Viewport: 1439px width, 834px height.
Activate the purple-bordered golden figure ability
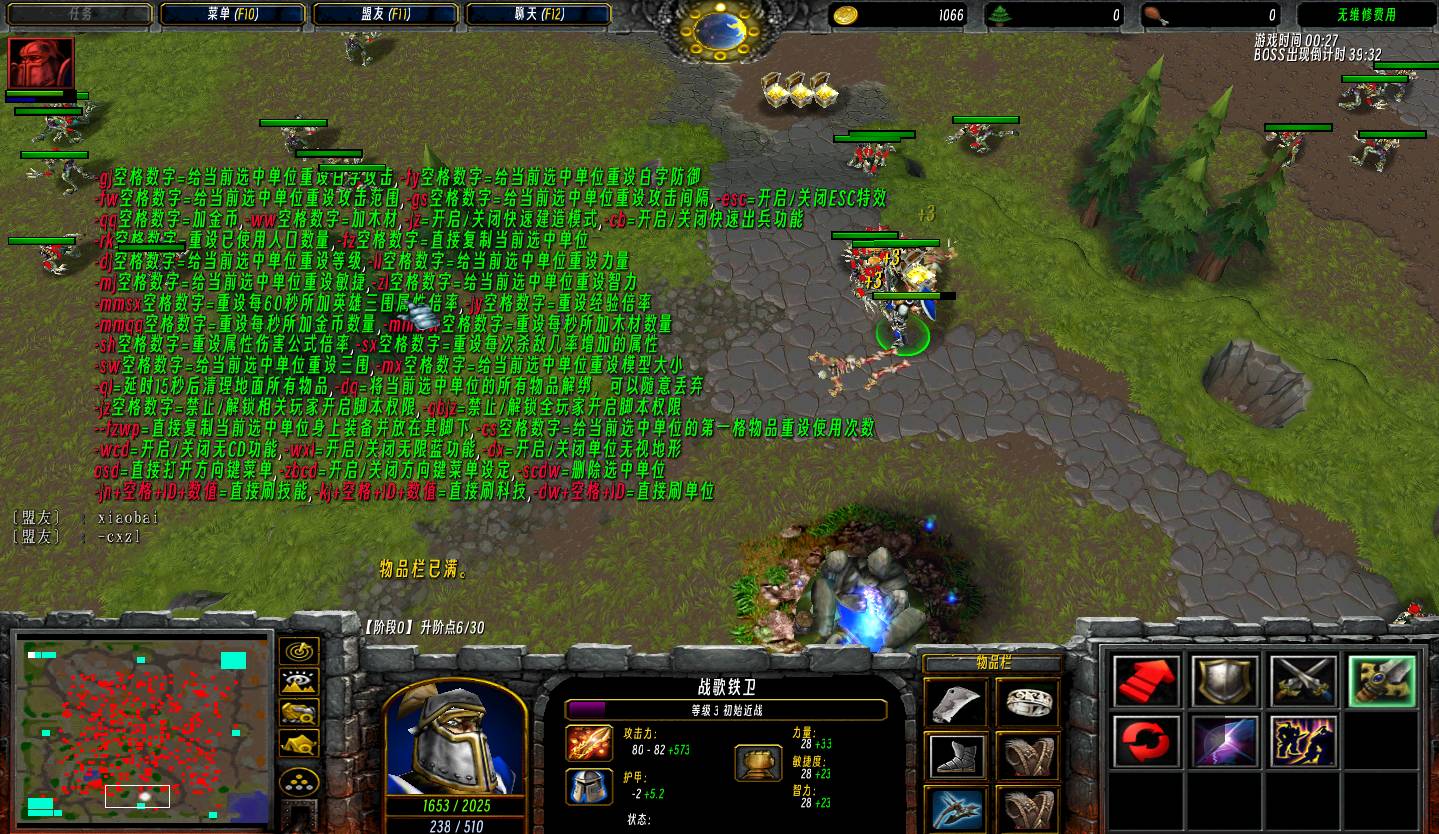point(1303,742)
